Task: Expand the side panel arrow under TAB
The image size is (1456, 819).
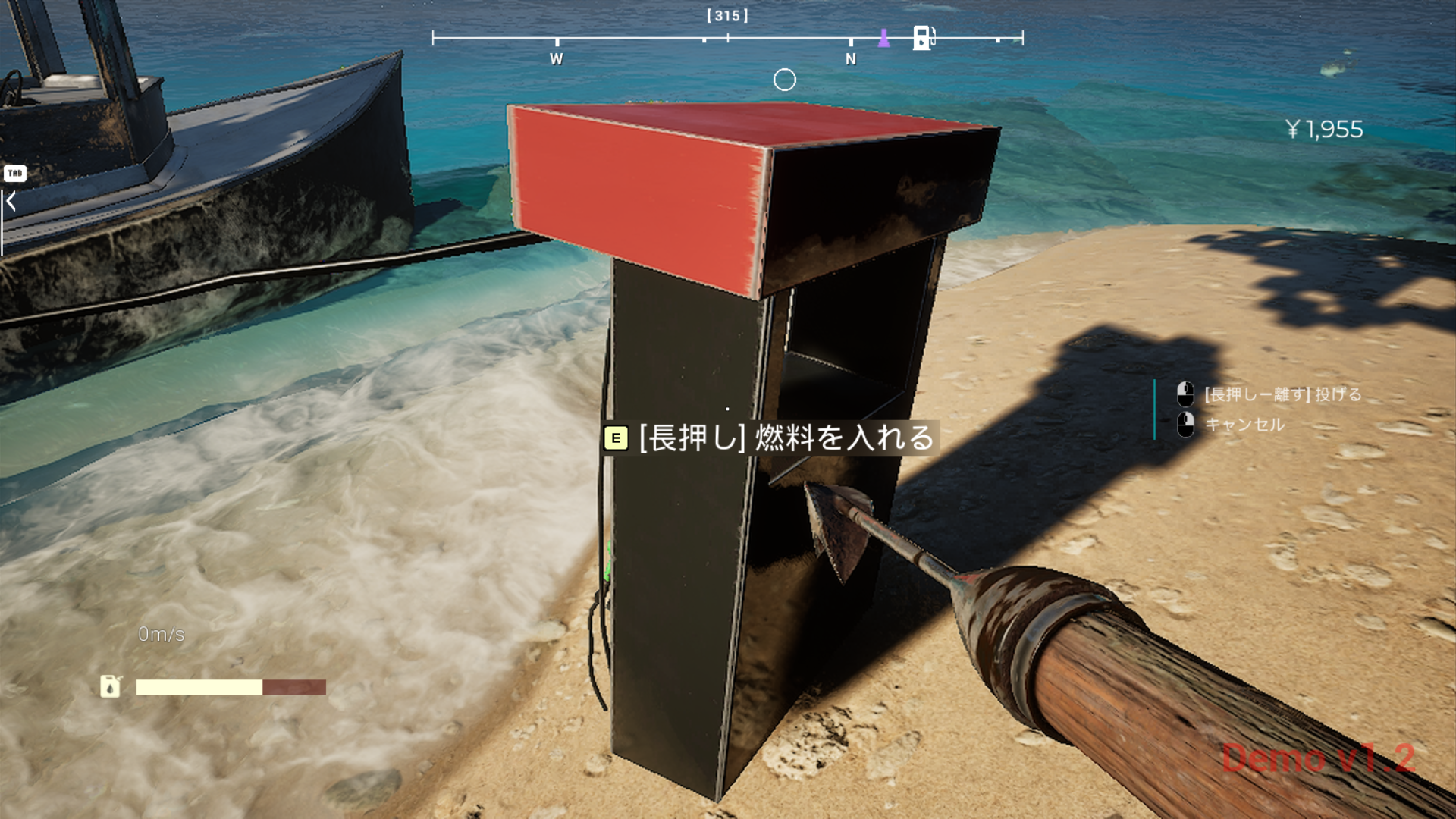Action: pyautogui.click(x=11, y=202)
